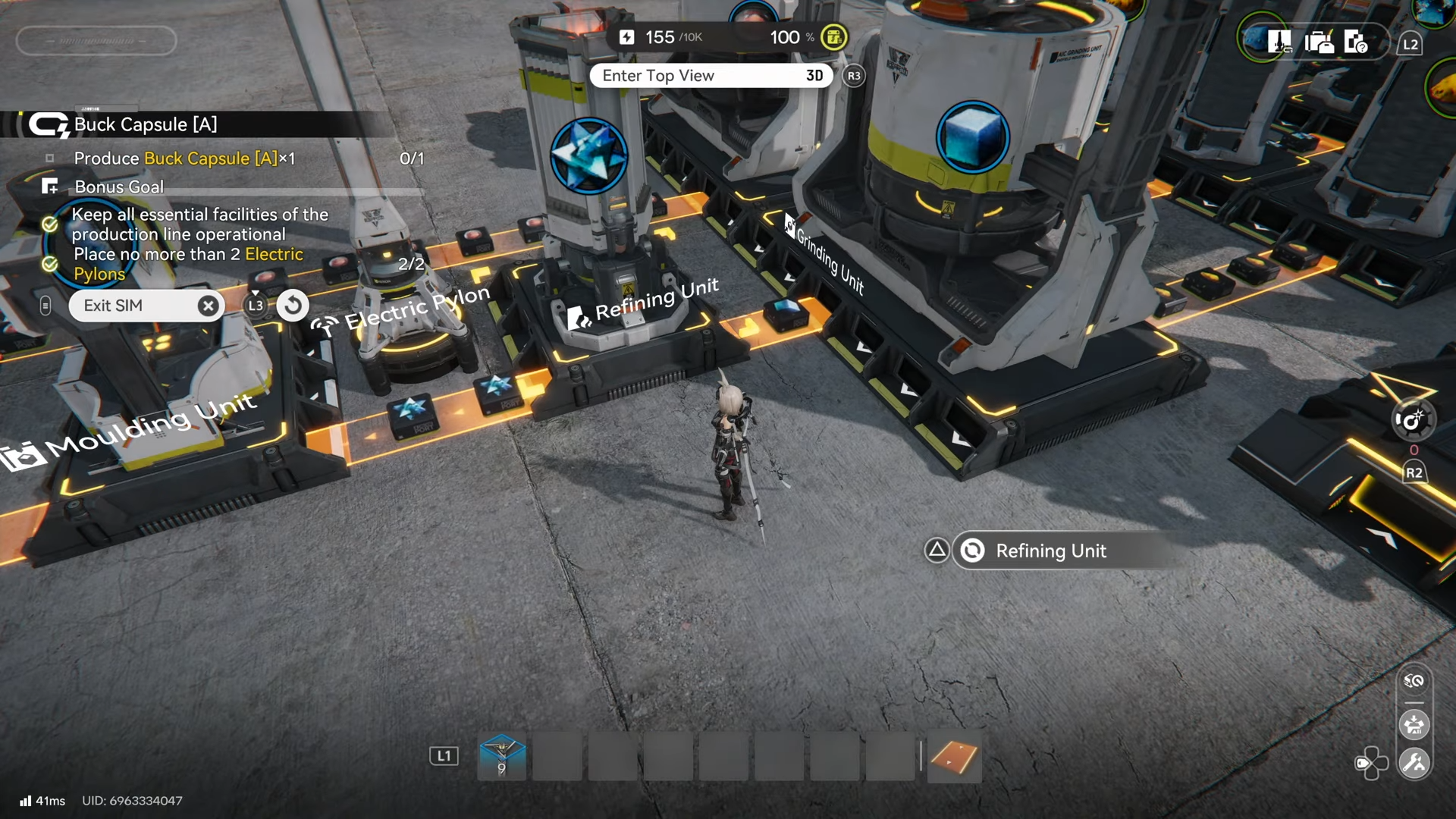Click the yellow power status icon

834,37
